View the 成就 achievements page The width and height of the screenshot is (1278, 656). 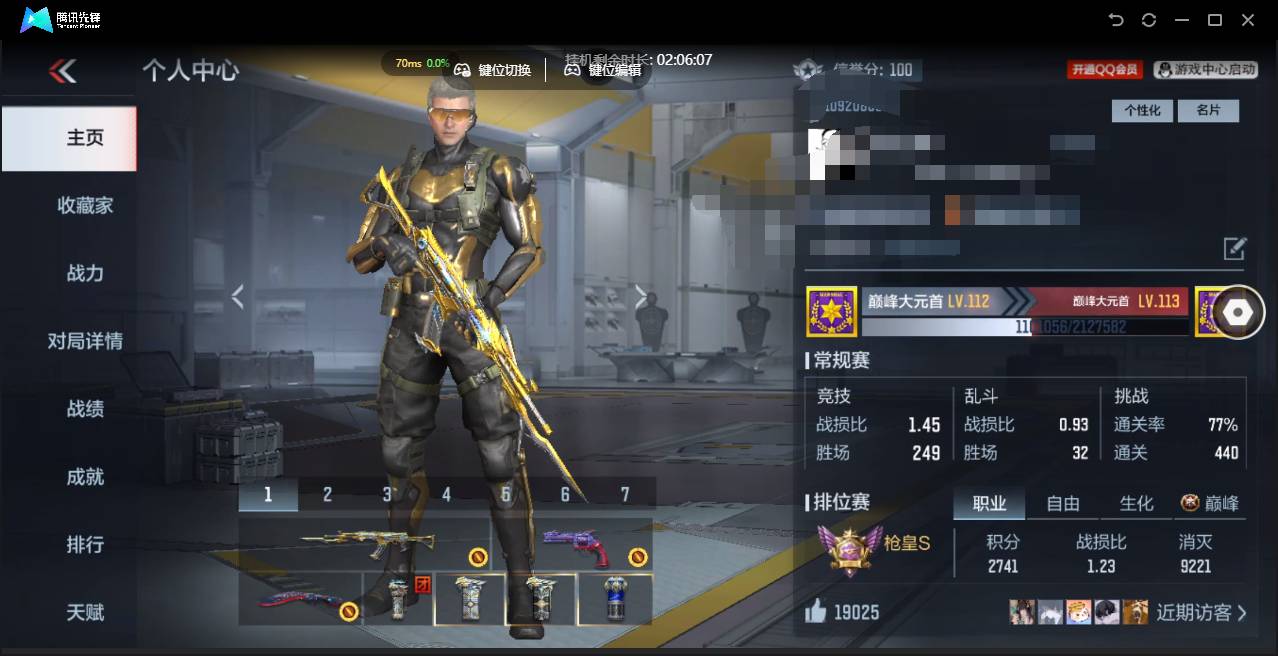click(85, 477)
